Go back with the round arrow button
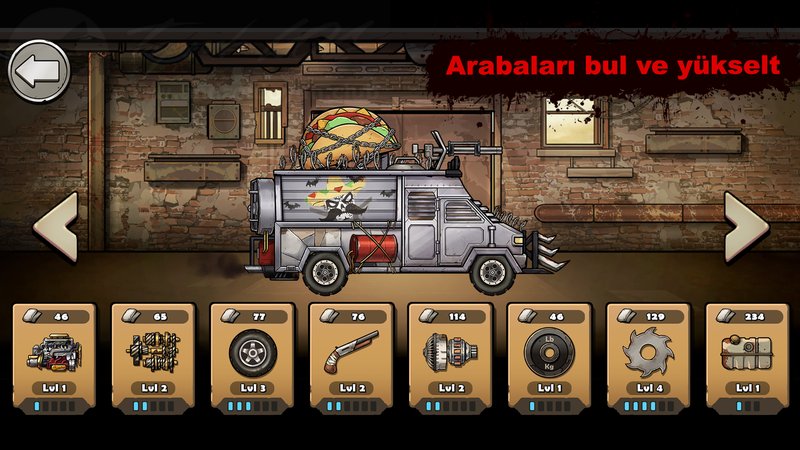Screen dimensions: 800x450 click(39, 71)
